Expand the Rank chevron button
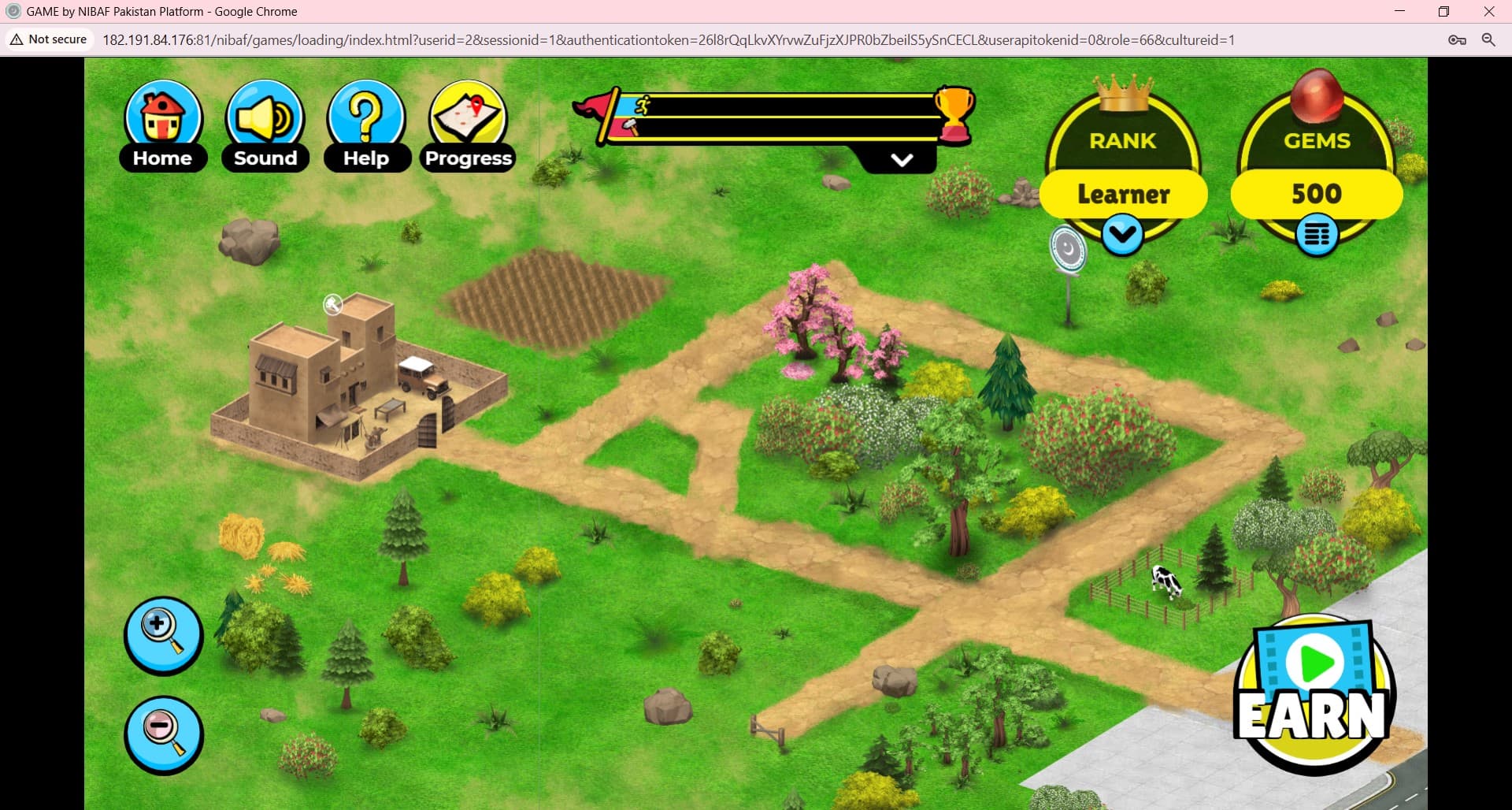Viewport: 1512px width, 810px height. 1122,234
